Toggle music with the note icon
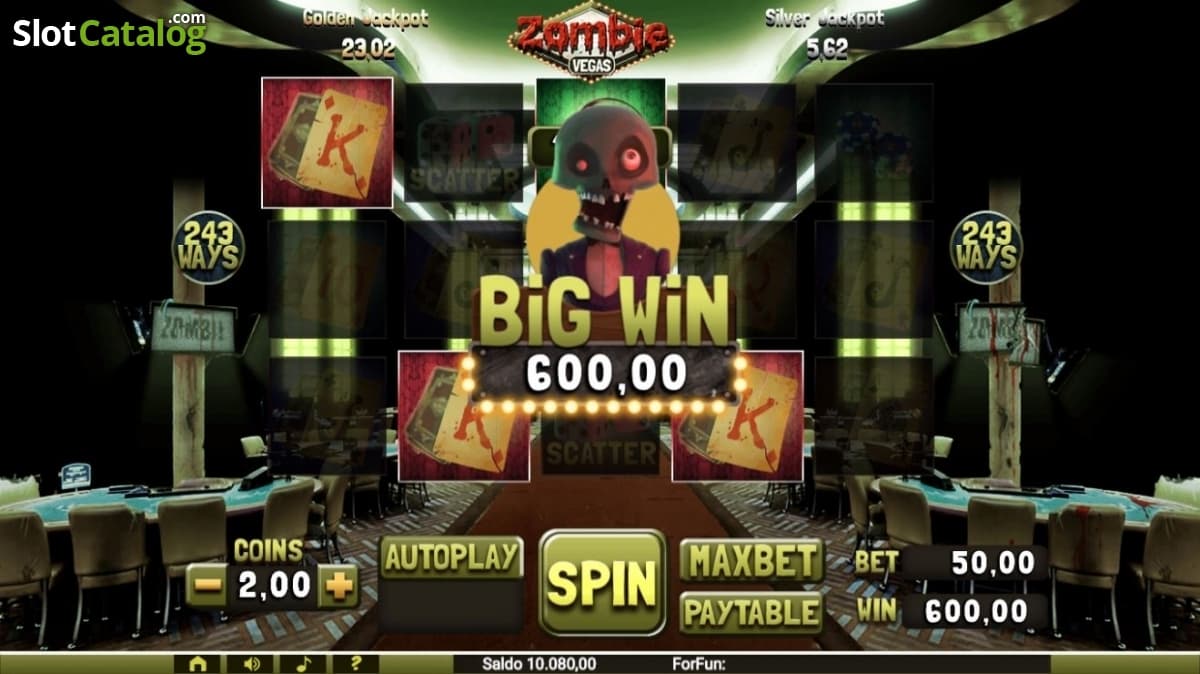Viewport: 1200px width, 674px height. [x=304, y=664]
